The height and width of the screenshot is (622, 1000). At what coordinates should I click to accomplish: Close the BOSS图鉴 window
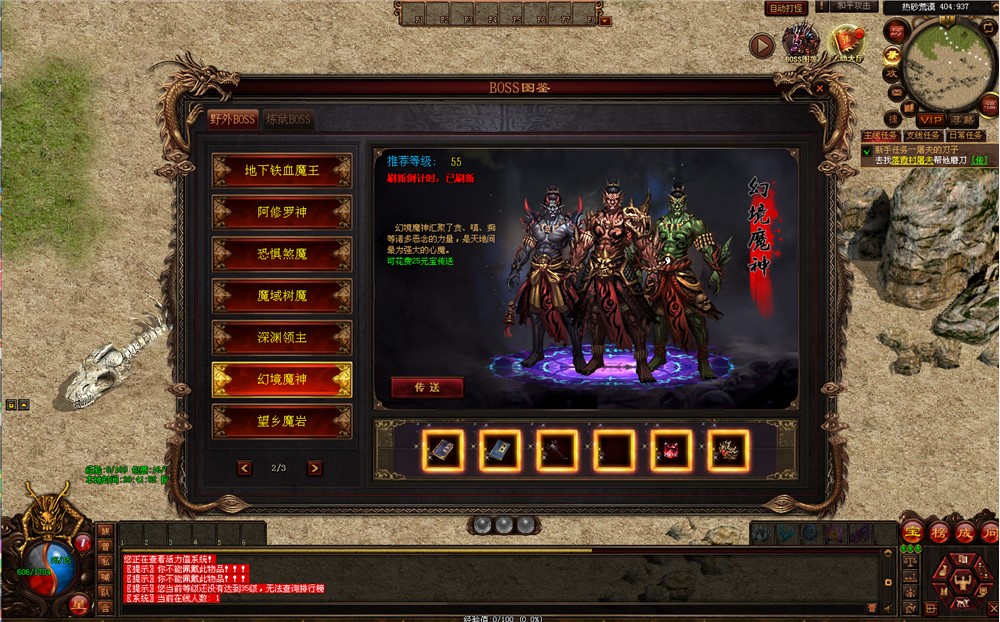pos(820,88)
